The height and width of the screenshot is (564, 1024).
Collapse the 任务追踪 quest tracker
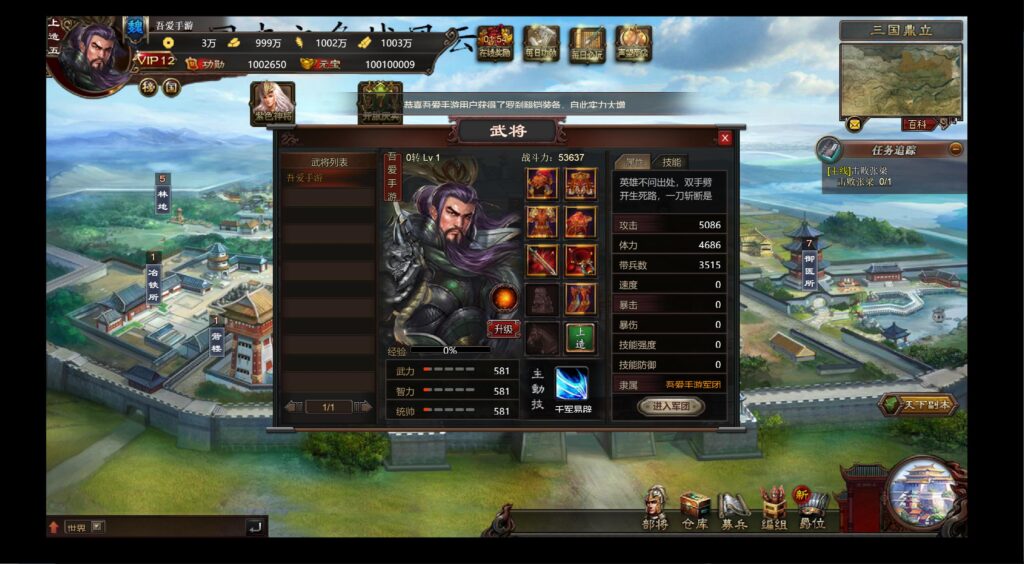956,149
